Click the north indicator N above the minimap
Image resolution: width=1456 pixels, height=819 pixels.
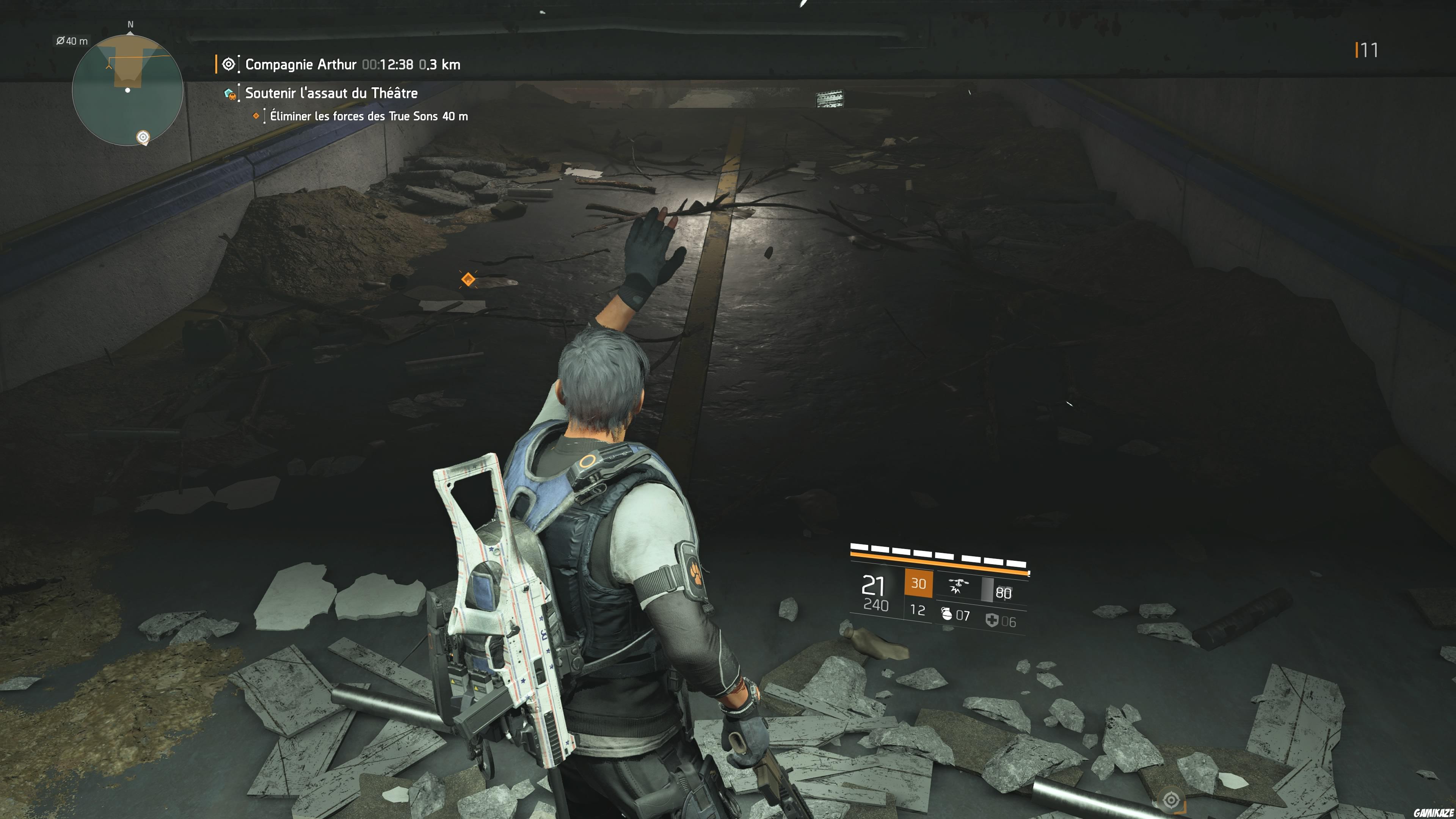[x=130, y=25]
